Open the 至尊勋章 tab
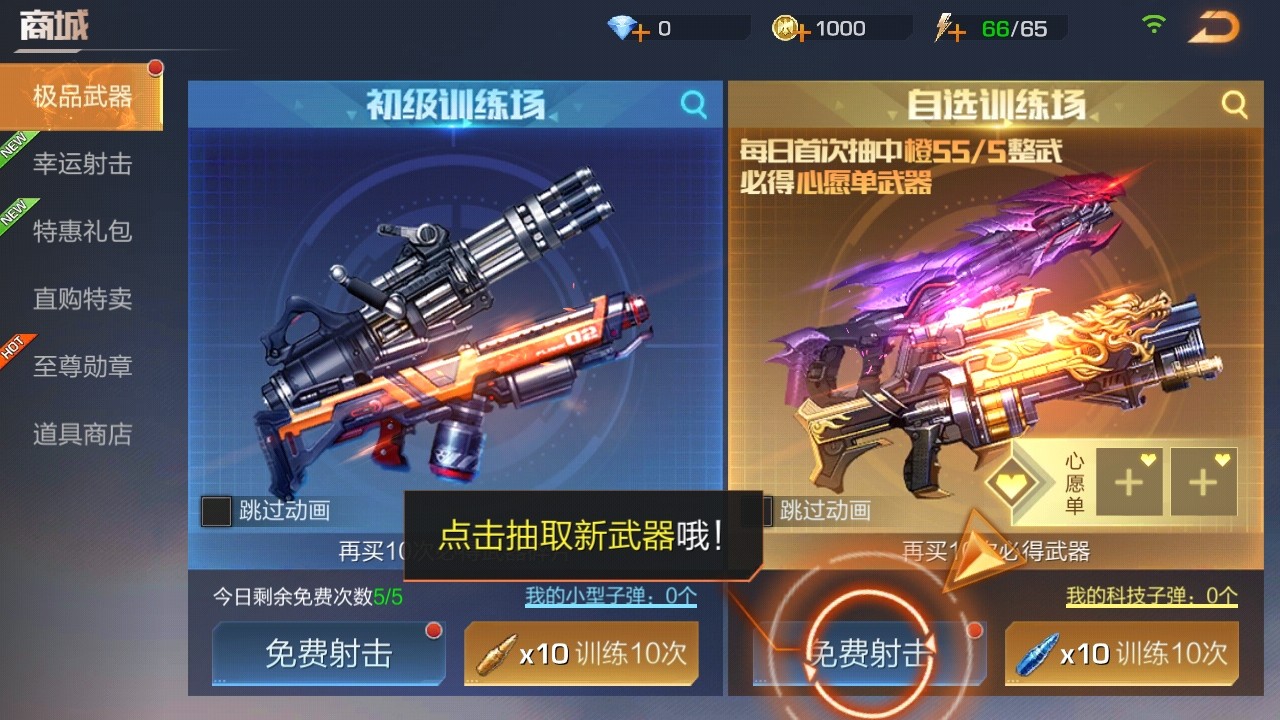 coord(82,366)
